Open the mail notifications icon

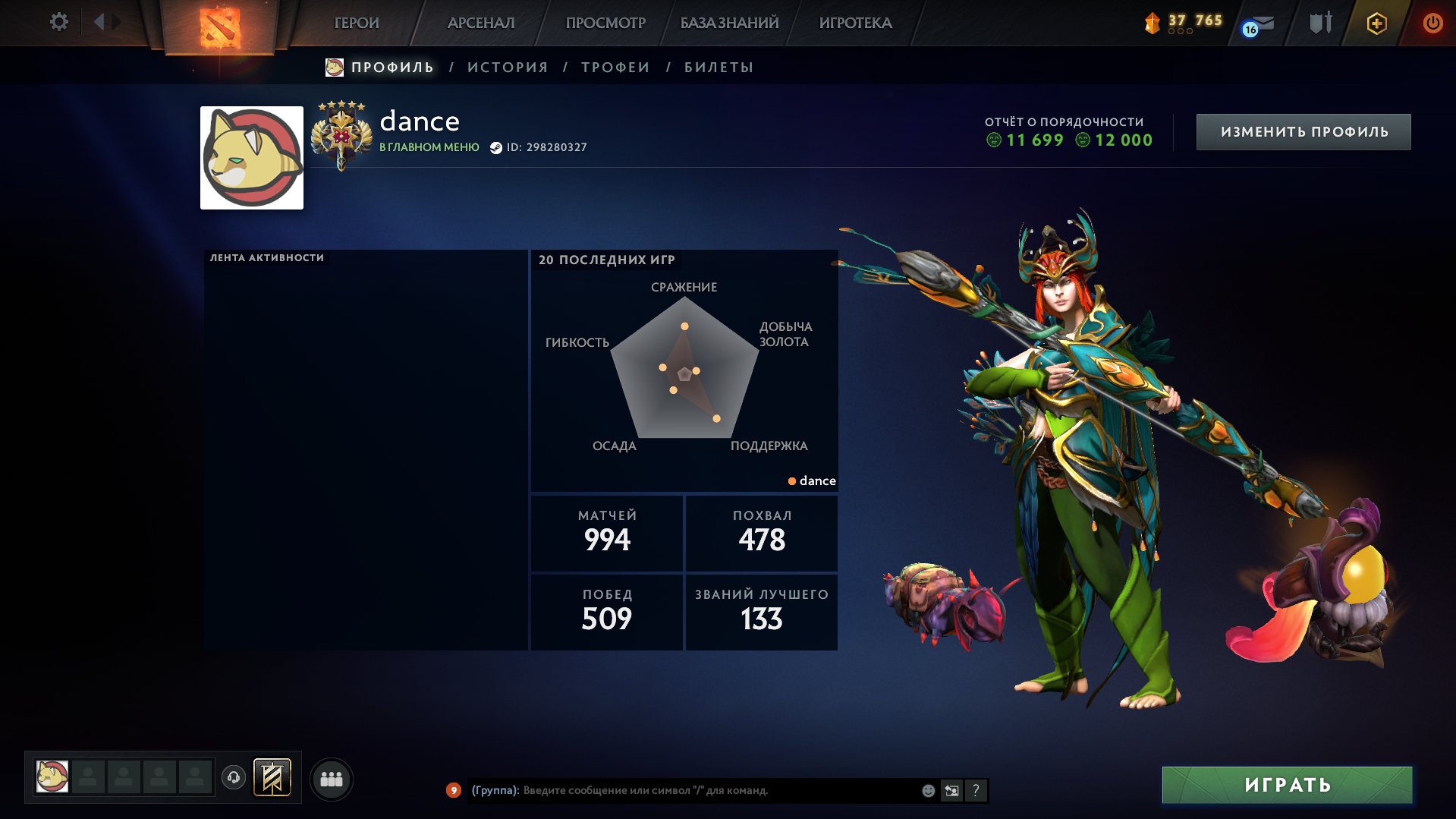[1259, 25]
